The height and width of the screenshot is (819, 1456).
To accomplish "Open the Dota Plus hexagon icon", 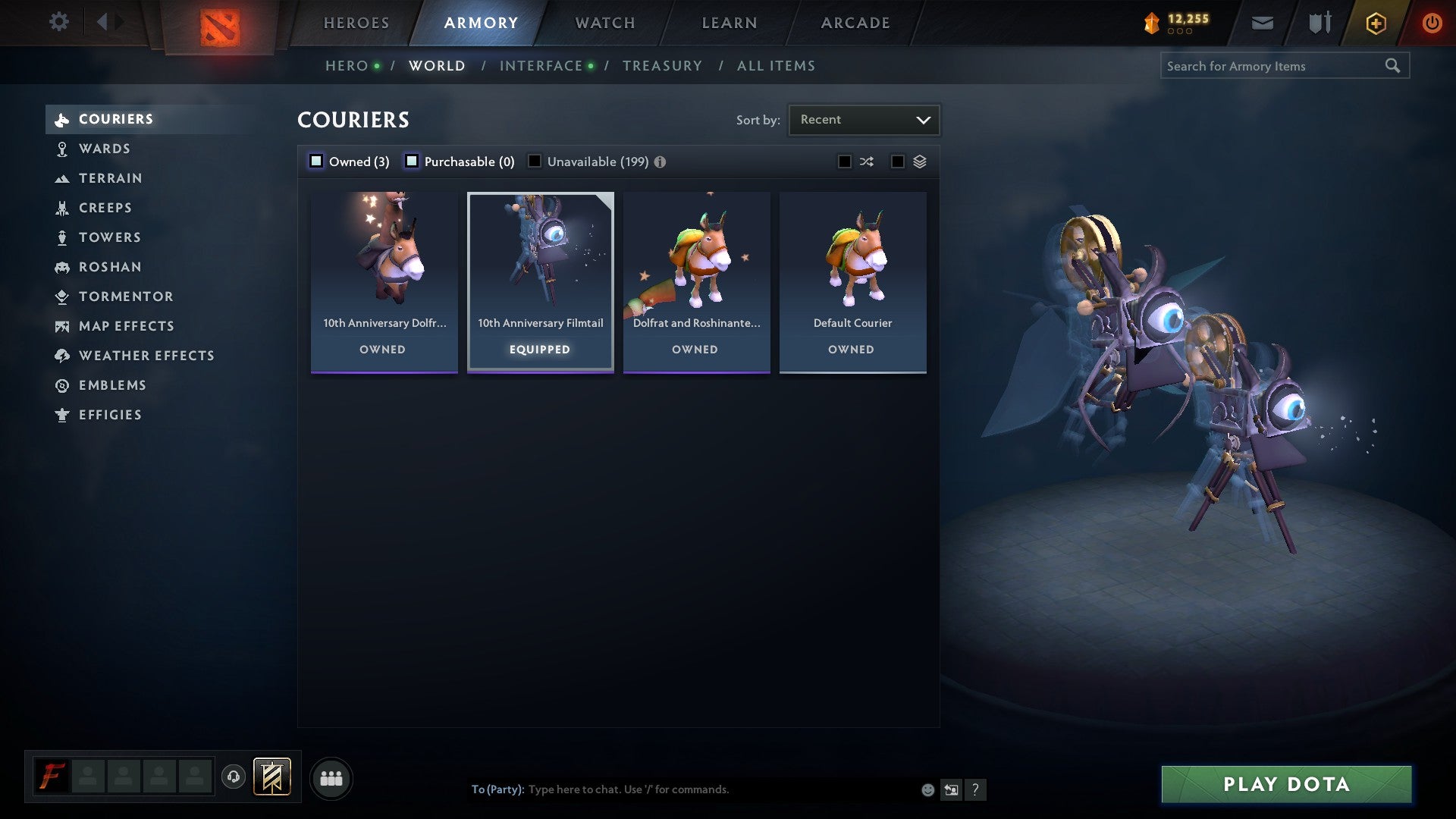I will (1375, 22).
